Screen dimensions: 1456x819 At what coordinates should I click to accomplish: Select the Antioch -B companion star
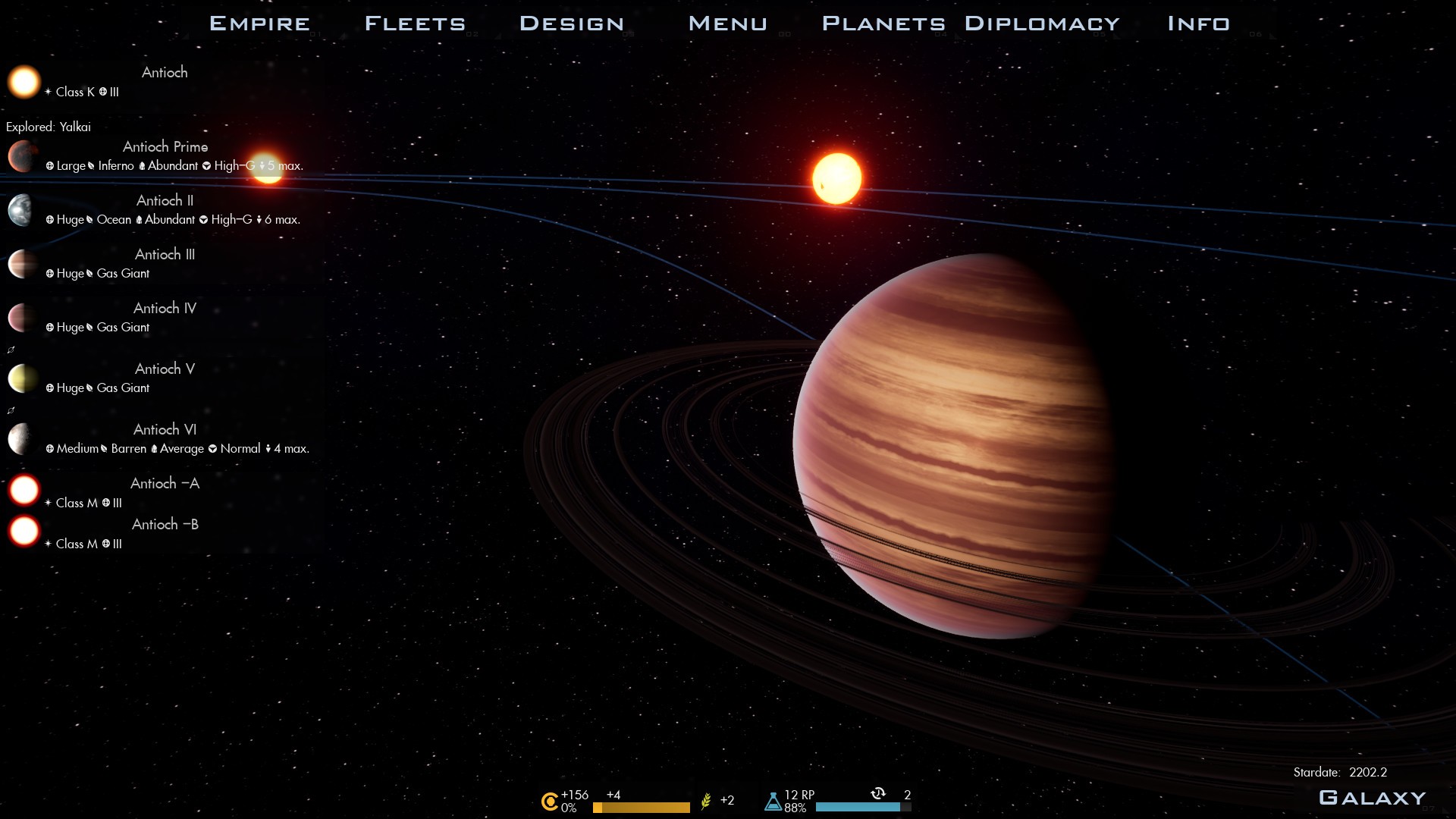point(165,525)
